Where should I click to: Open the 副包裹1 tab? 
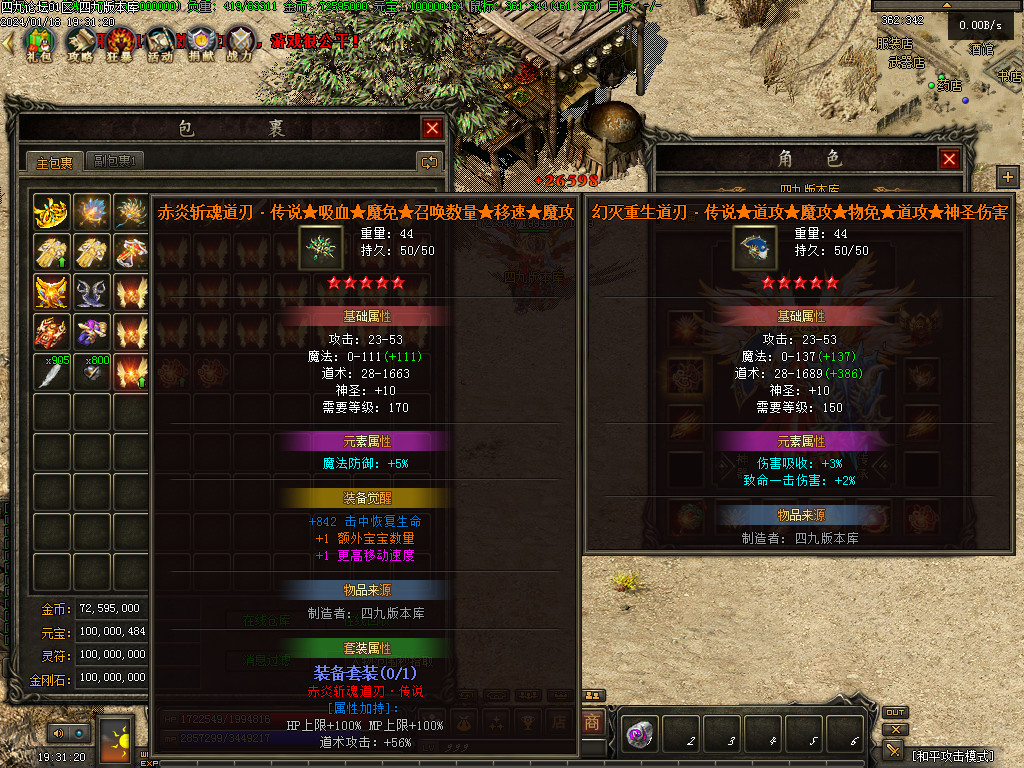[x=115, y=161]
